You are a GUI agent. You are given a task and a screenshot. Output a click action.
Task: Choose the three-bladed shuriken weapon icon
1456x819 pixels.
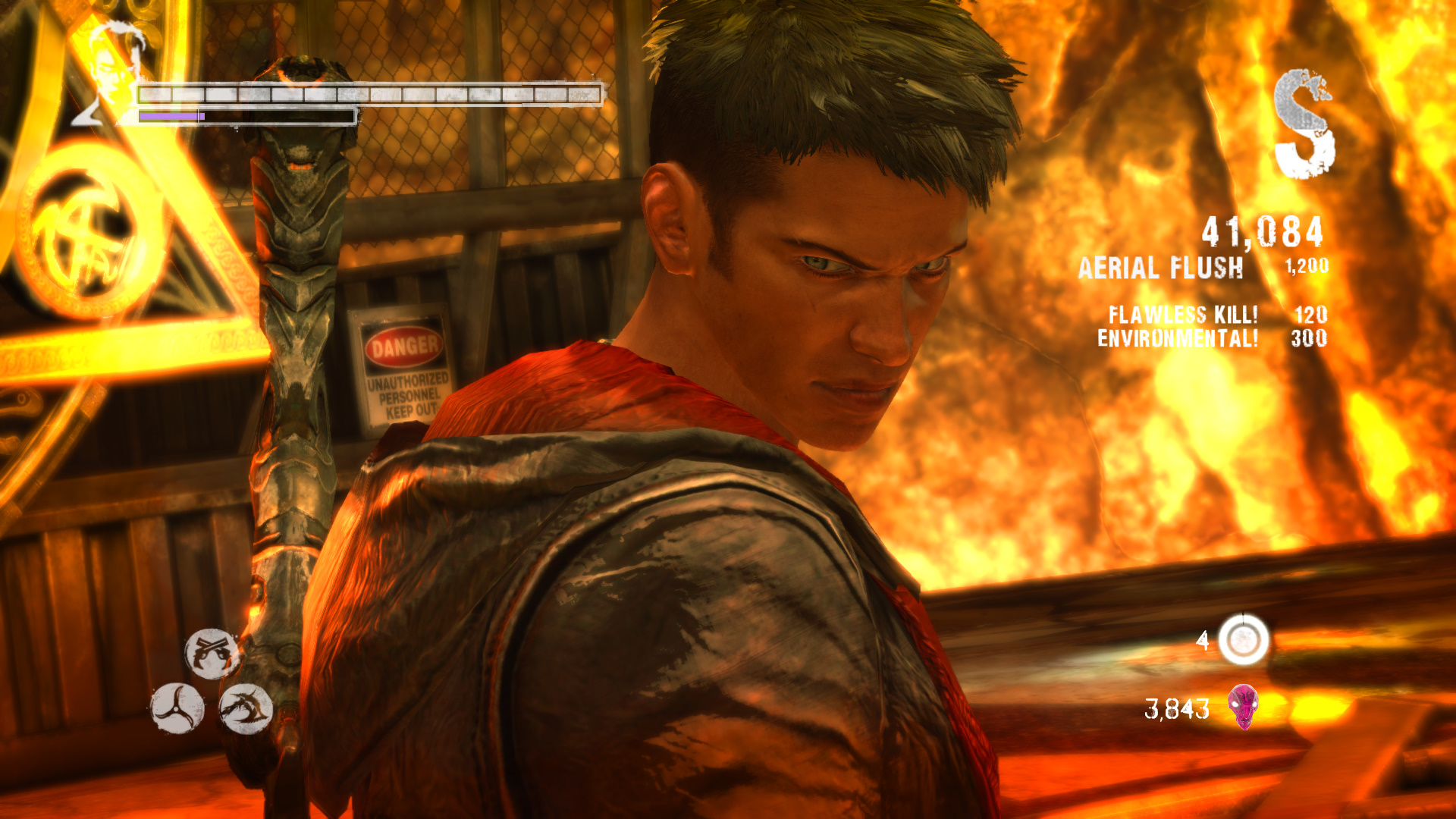pyautogui.click(x=177, y=708)
